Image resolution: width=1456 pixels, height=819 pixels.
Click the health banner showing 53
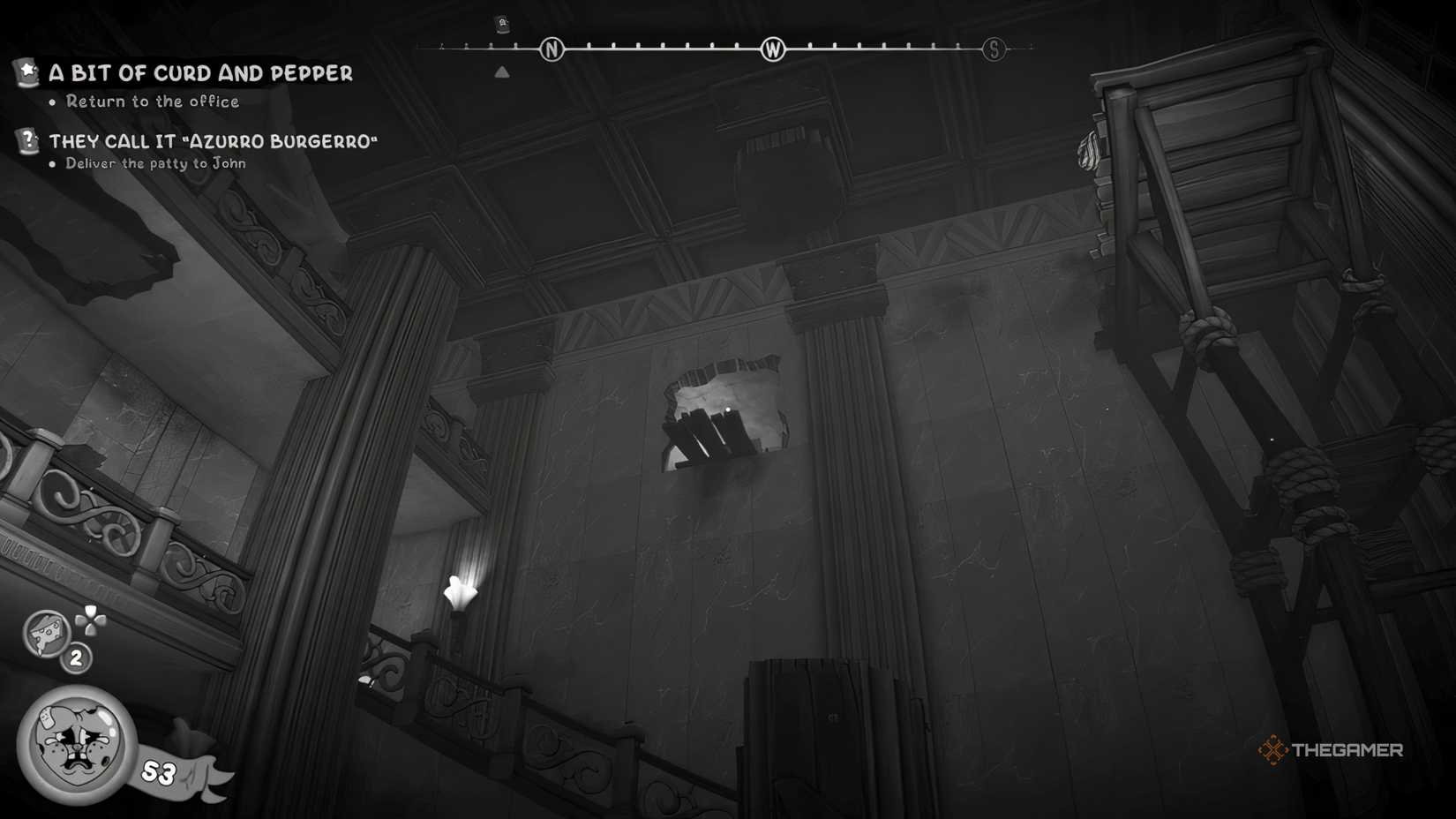pos(159,770)
